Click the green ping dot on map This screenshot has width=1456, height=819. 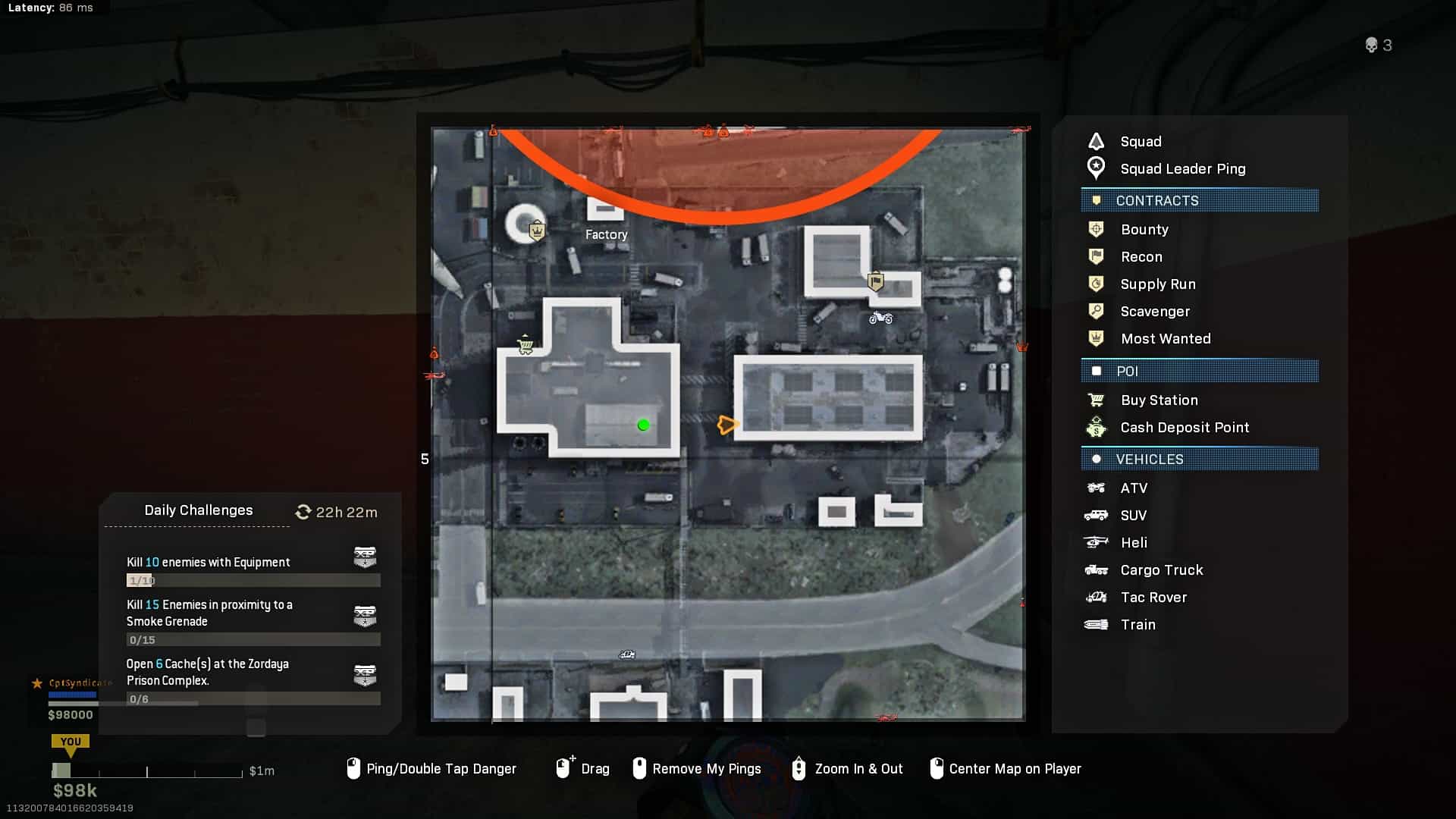click(x=644, y=425)
